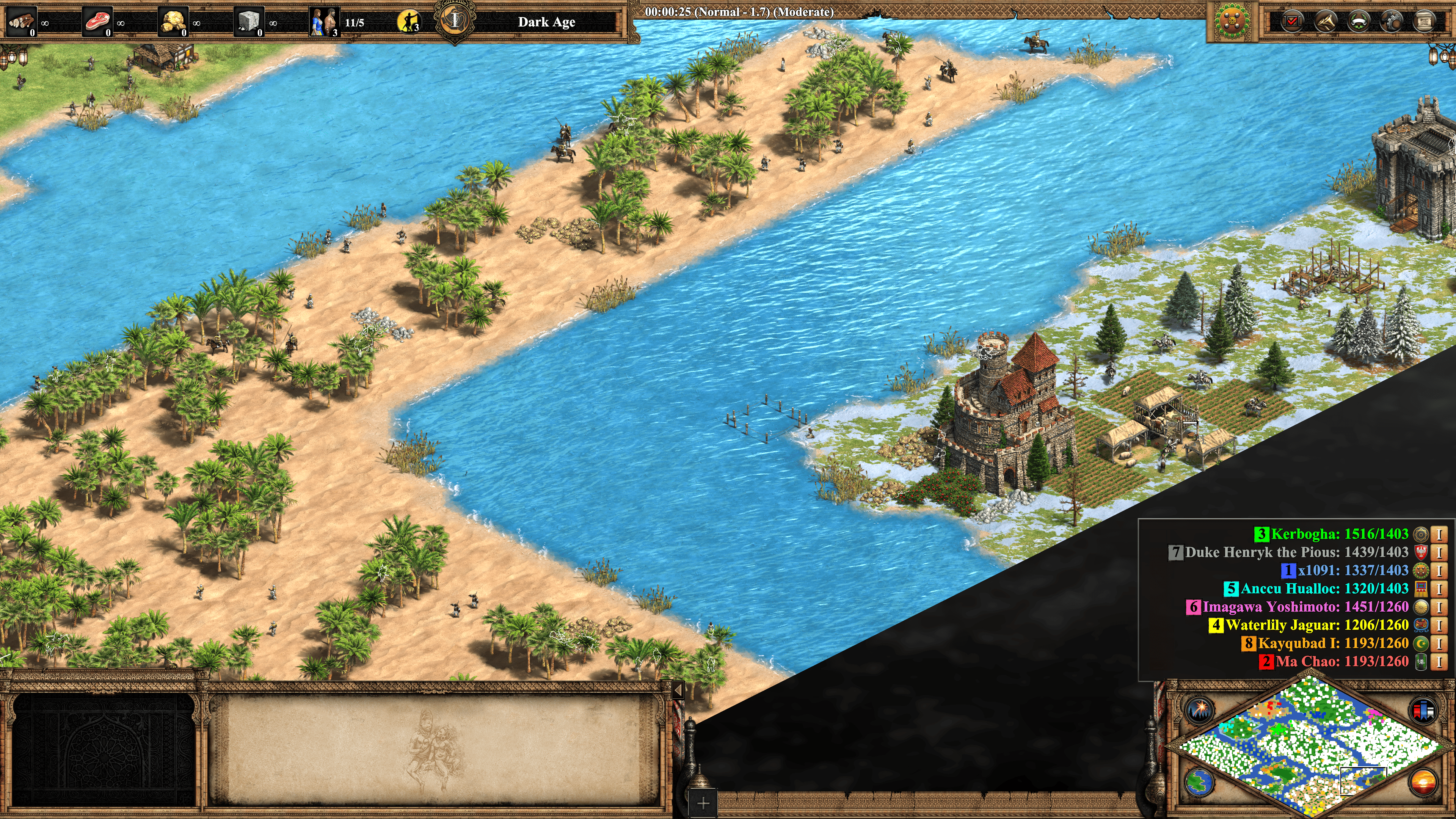
Task: Click the villager population icon
Action: pos(325,22)
